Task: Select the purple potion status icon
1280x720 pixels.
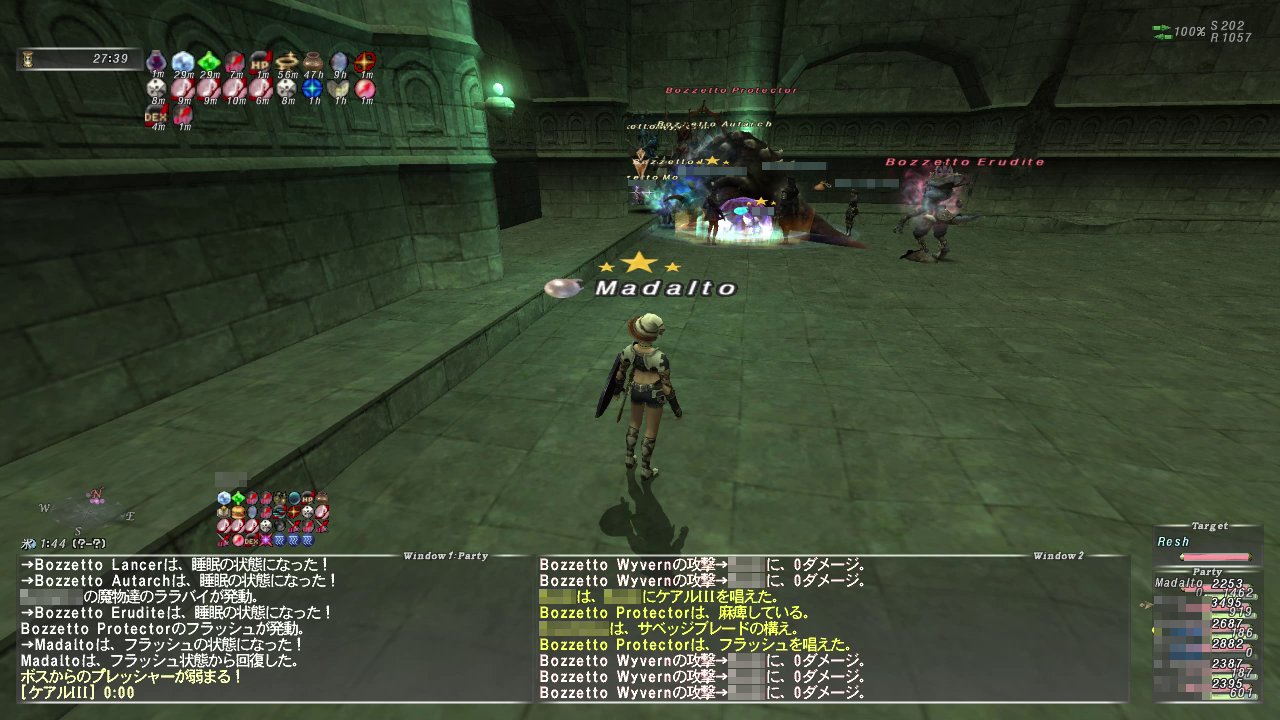Action: tap(156, 62)
